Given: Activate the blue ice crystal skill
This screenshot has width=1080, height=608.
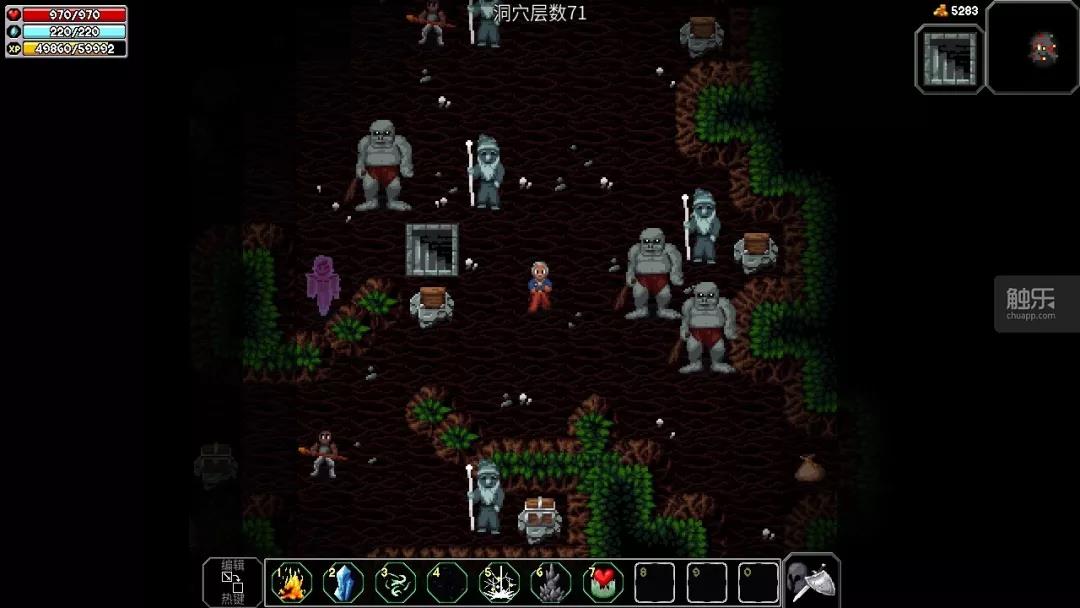Looking at the screenshot, I should click(x=343, y=583).
